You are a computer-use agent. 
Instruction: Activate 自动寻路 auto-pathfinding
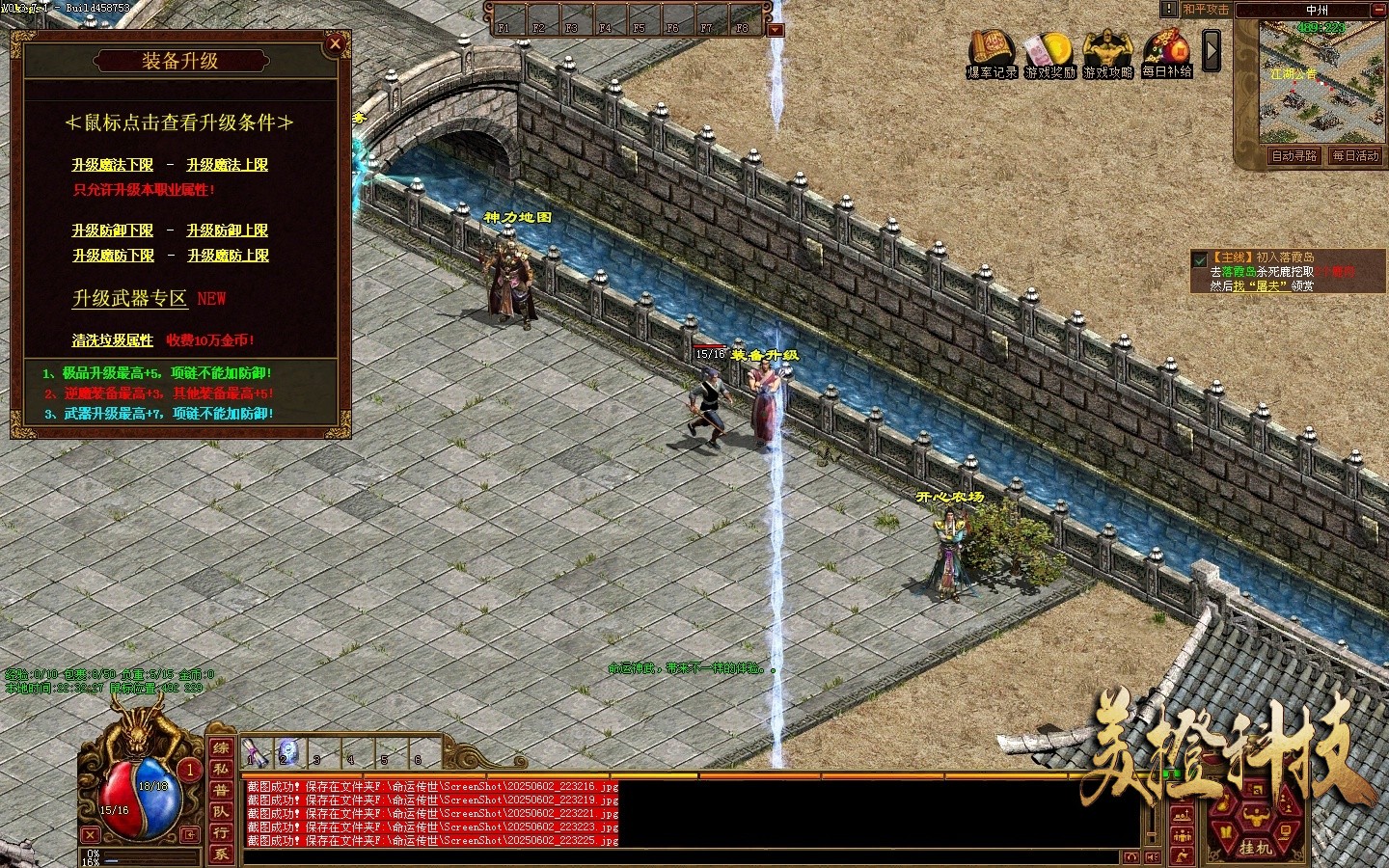[1293, 156]
